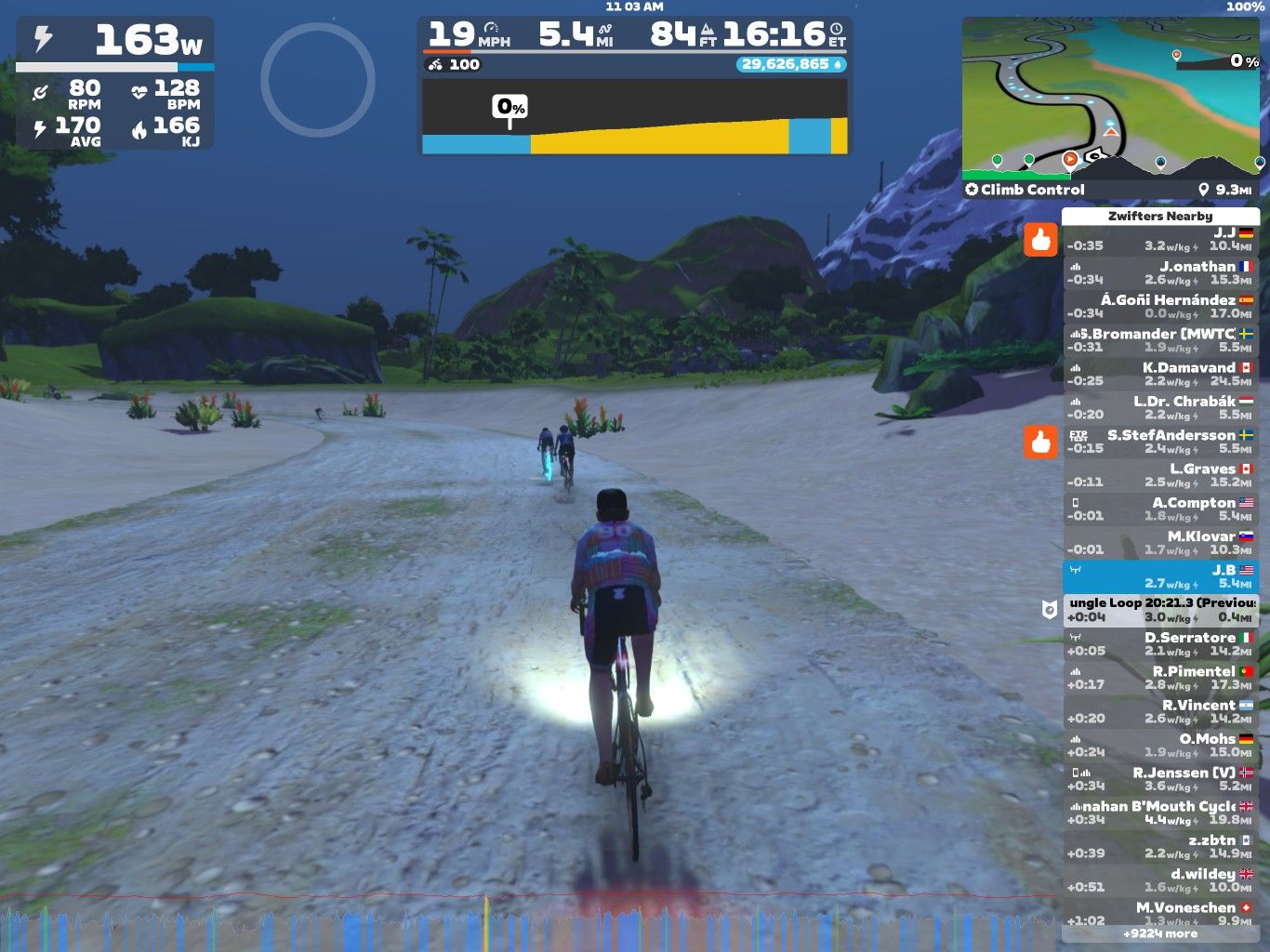This screenshot has width=1270, height=952.
Task: Open the elevation profile panel
Action: pyautogui.click(x=634, y=116)
